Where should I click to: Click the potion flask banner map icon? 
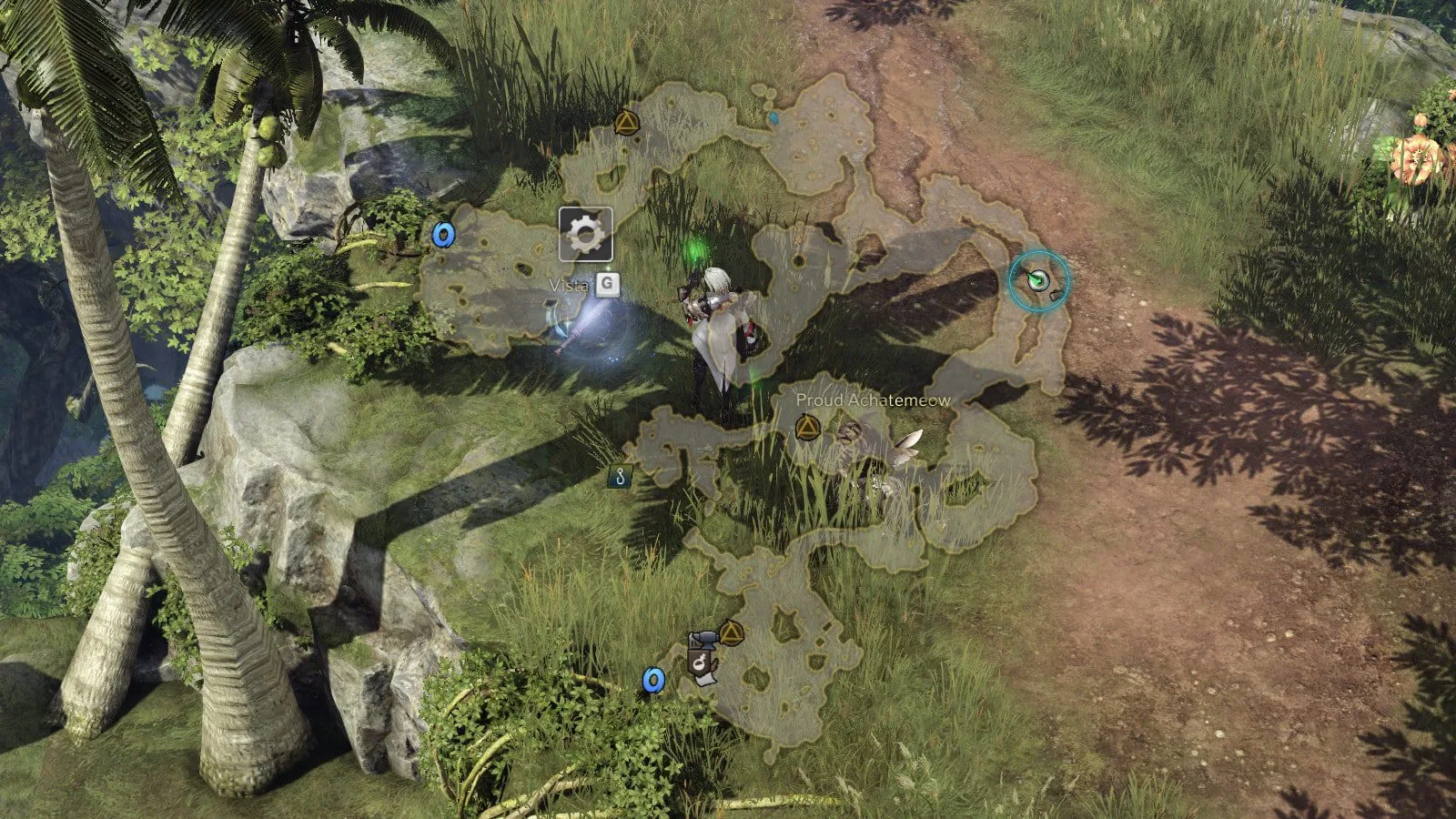[703, 669]
